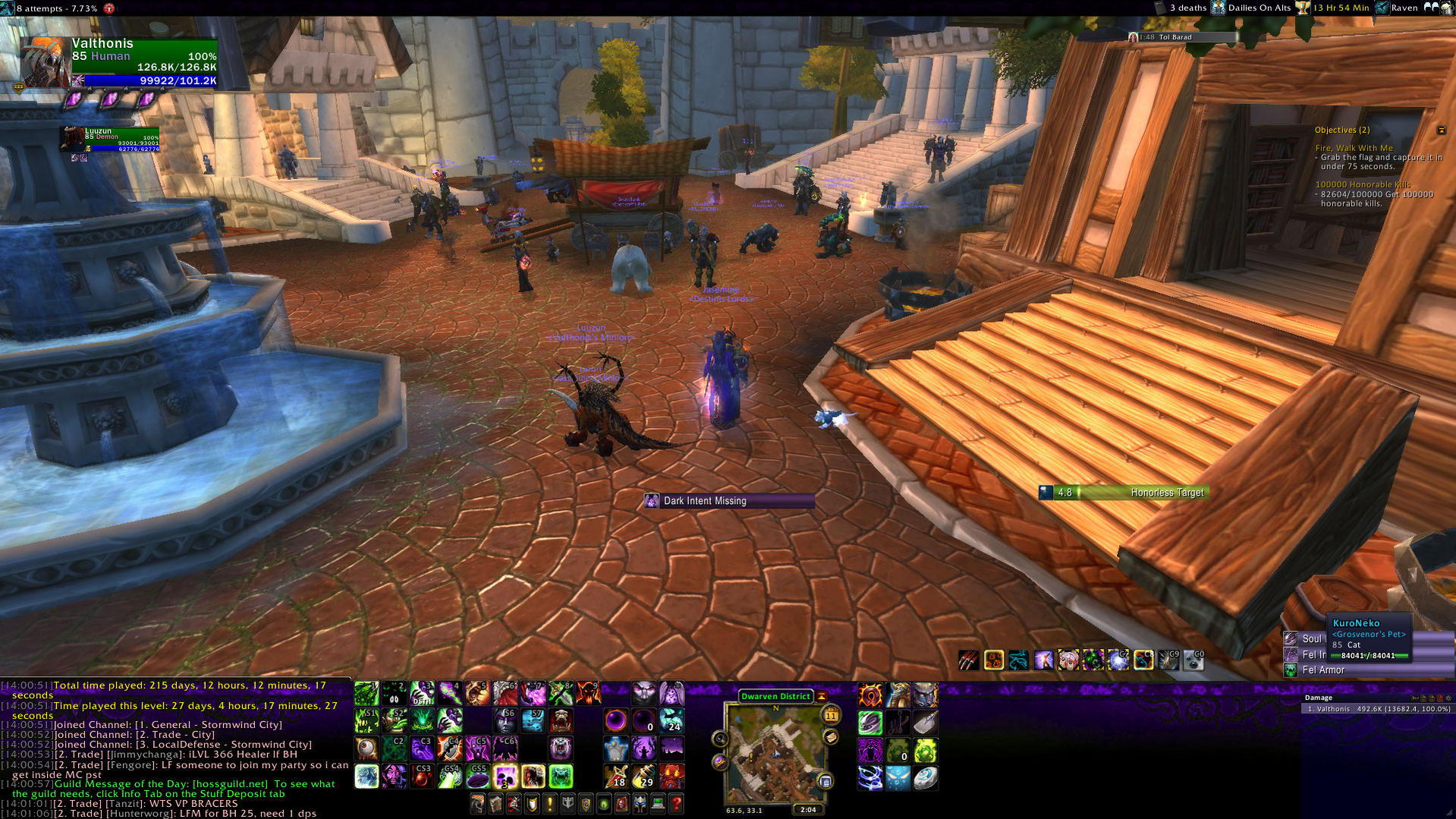This screenshot has height=819, width=1456.
Task: Open the Dwarven District minimap
Action: pyautogui.click(x=775, y=753)
